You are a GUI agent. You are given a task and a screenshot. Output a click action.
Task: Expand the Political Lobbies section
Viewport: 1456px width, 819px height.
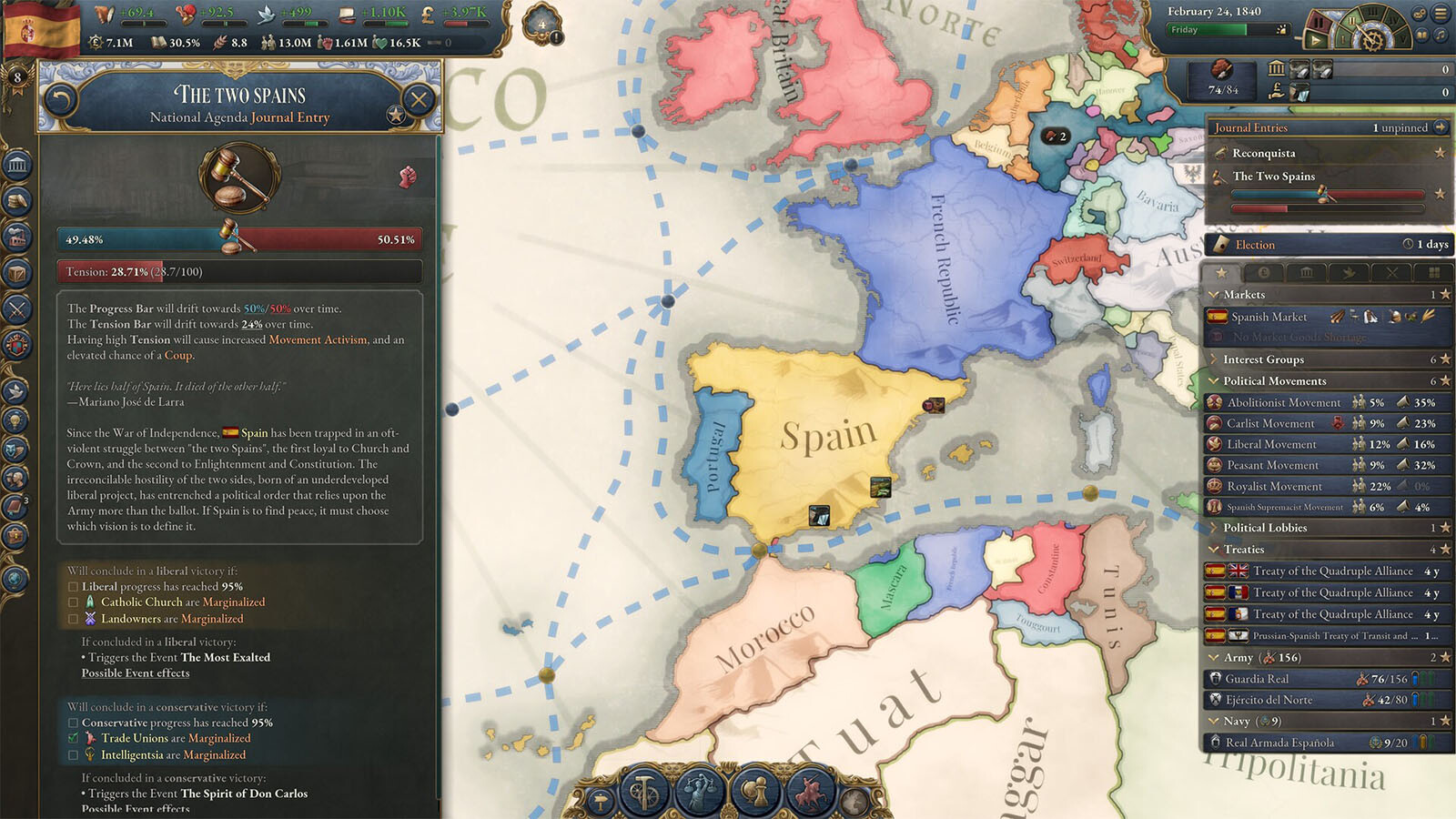(x=1214, y=528)
